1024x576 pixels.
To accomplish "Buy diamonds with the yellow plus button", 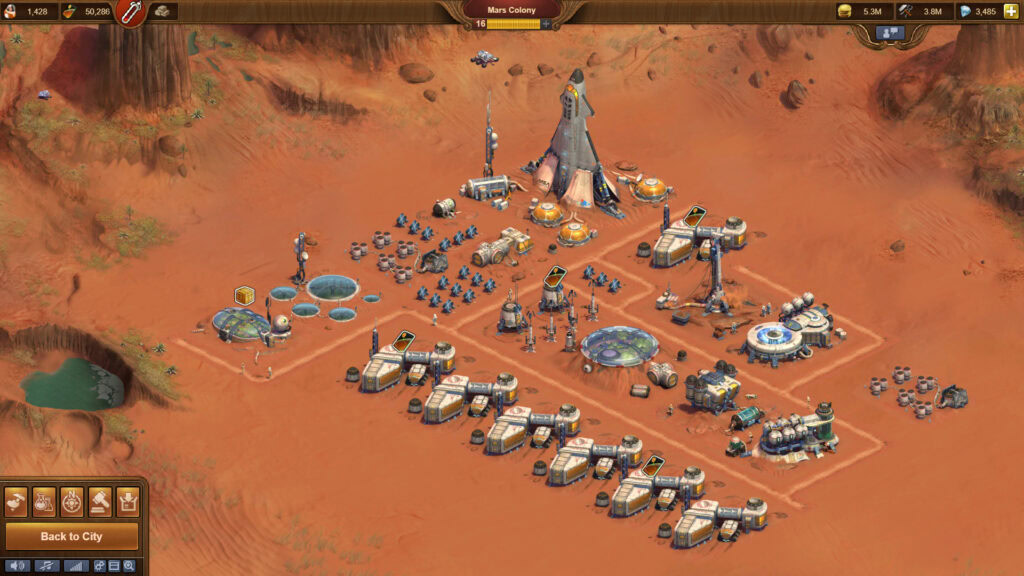I will pyautogui.click(x=1011, y=11).
